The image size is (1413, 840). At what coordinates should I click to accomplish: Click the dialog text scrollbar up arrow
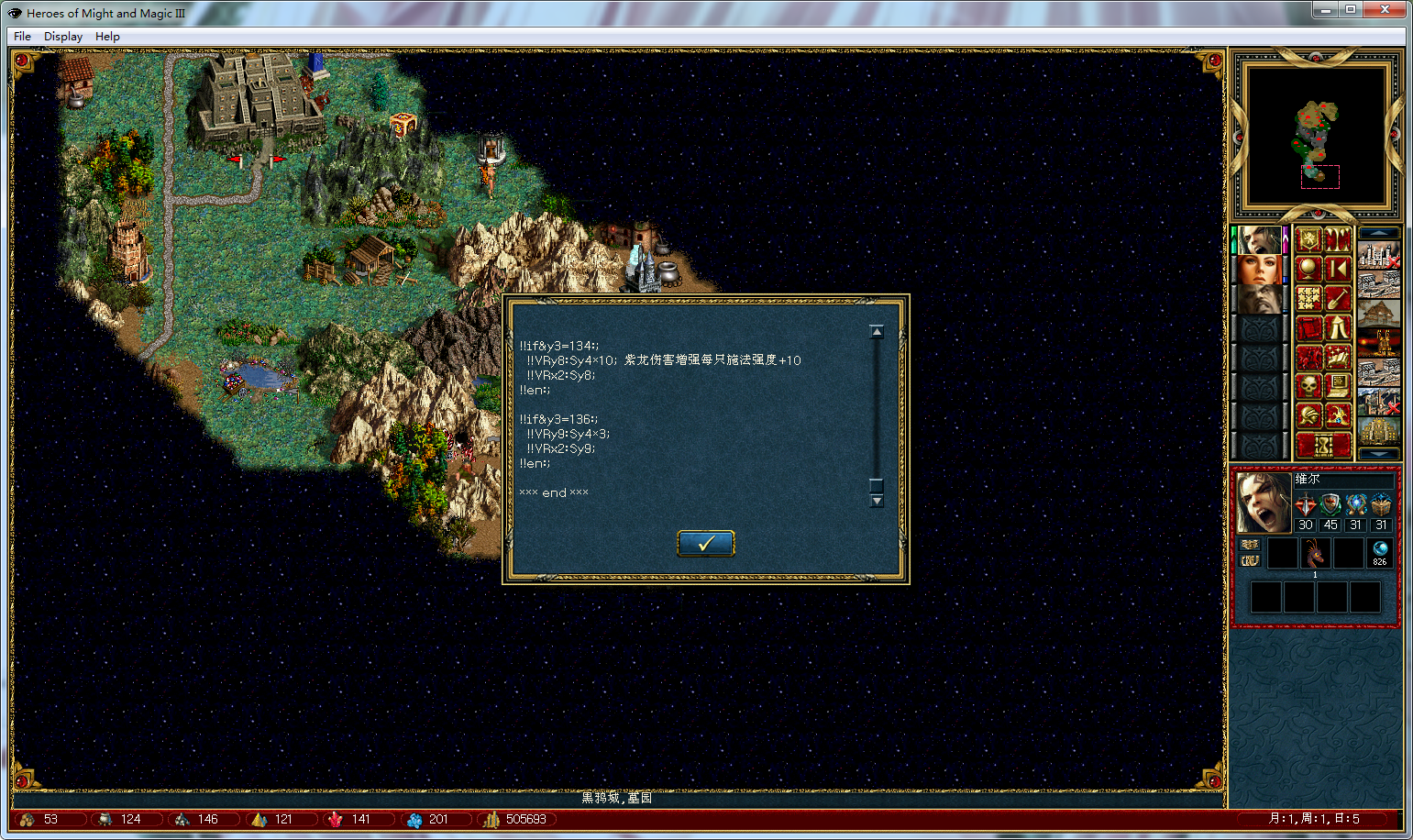(x=877, y=332)
